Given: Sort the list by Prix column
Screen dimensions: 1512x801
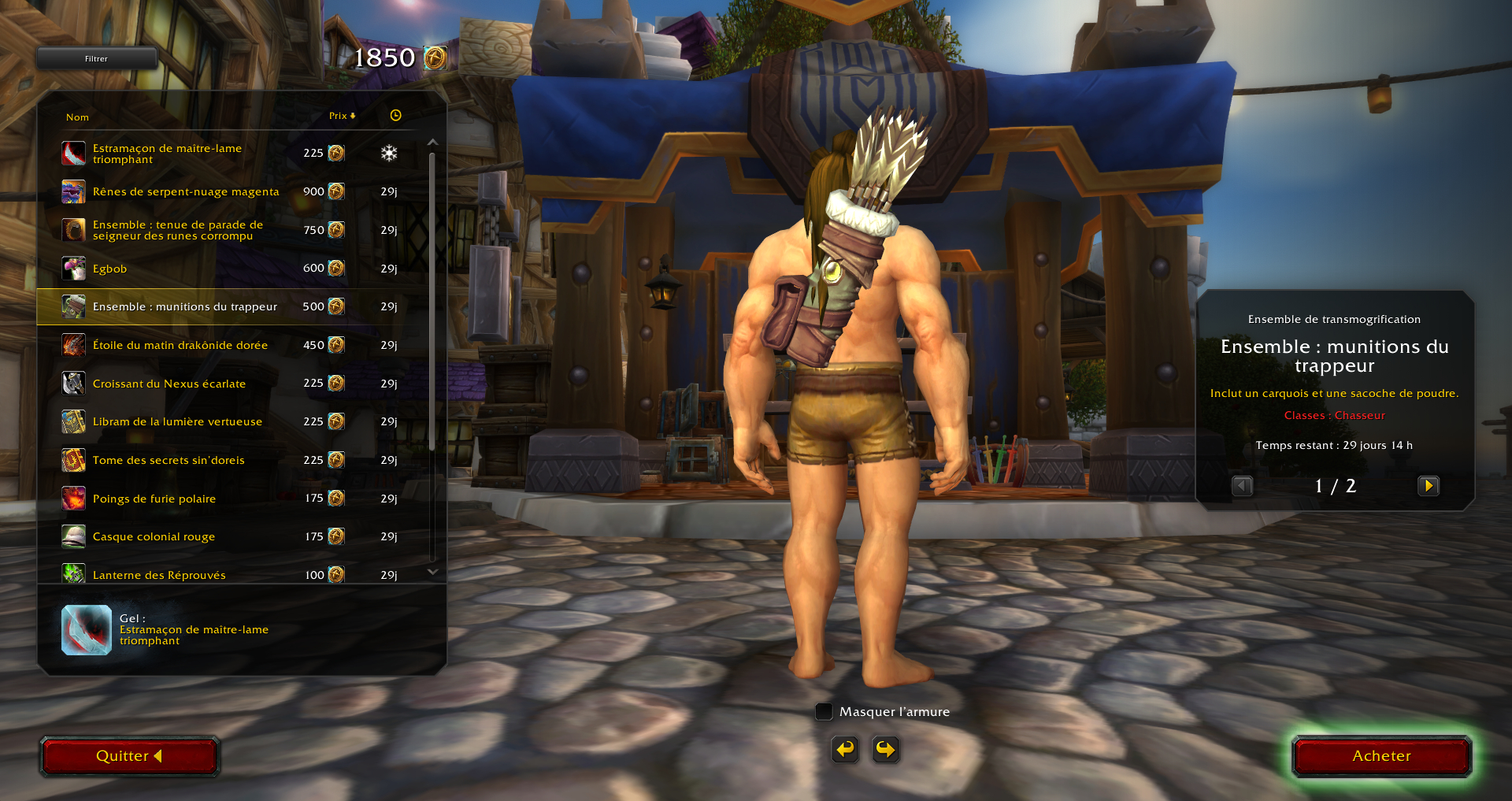Looking at the screenshot, I should (342, 116).
